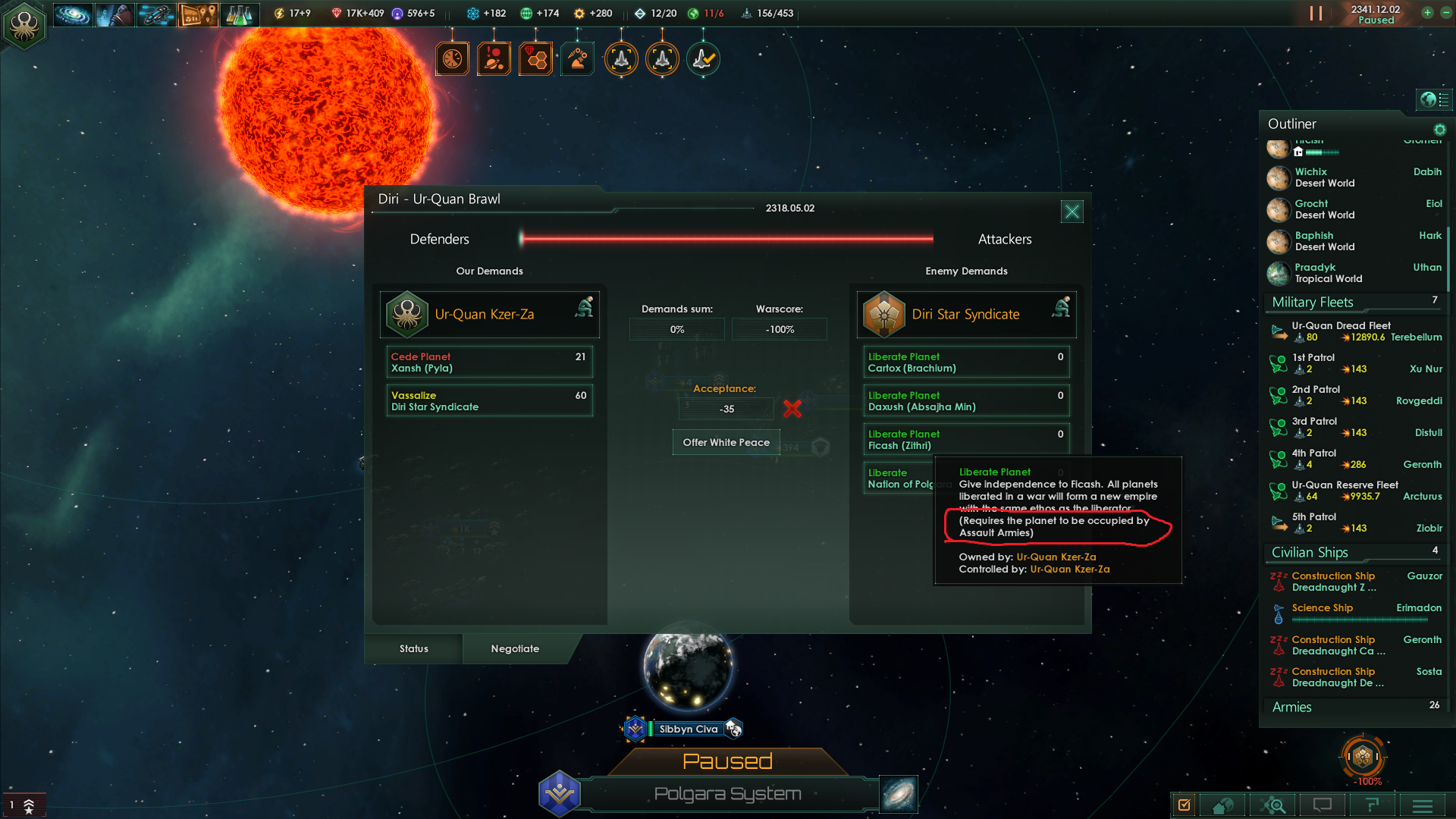Screen dimensions: 1456x819
Task: Open Outliner settings gear
Action: tap(1439, 130)
